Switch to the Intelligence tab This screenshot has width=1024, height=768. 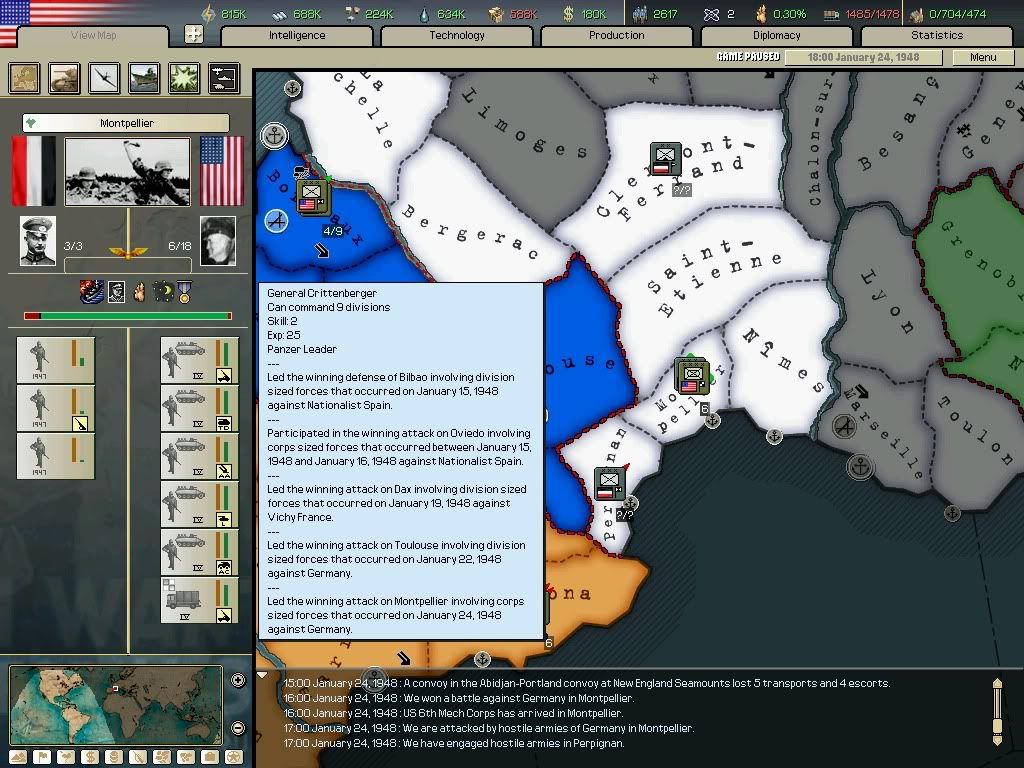click(297, 36)
